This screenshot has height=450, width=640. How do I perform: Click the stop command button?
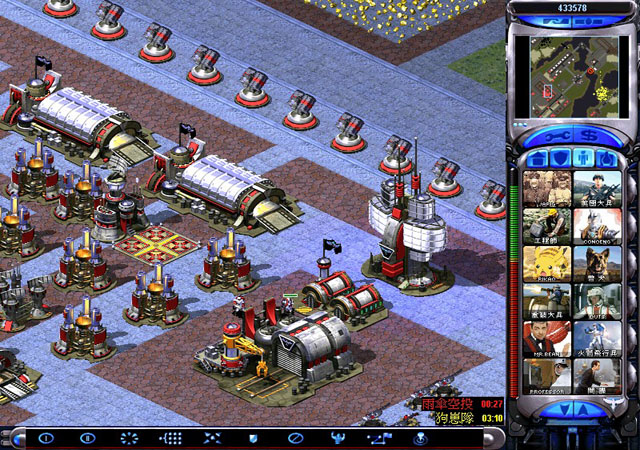[294, 438]
